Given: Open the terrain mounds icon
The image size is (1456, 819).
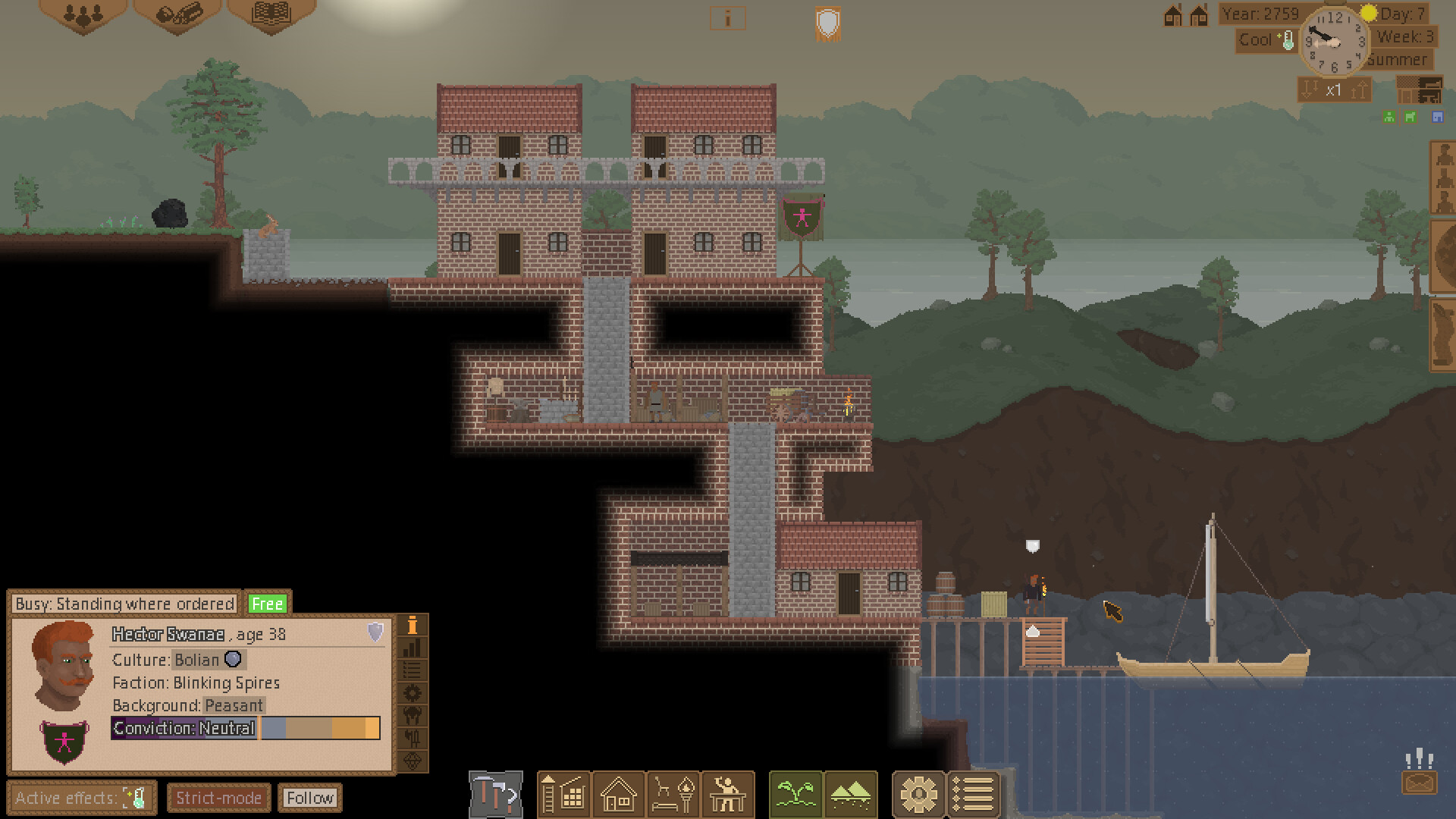Looking at the screenshot, I should coord(852,794).
